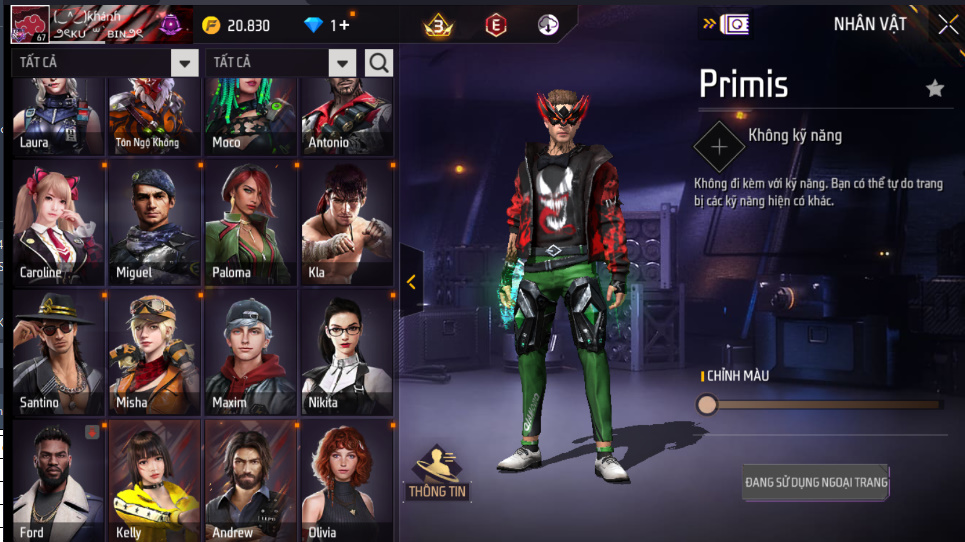This screenshot has height=542, width=965.
Task: Open the THÔNG TIN info panel
Action: point(438,473)
